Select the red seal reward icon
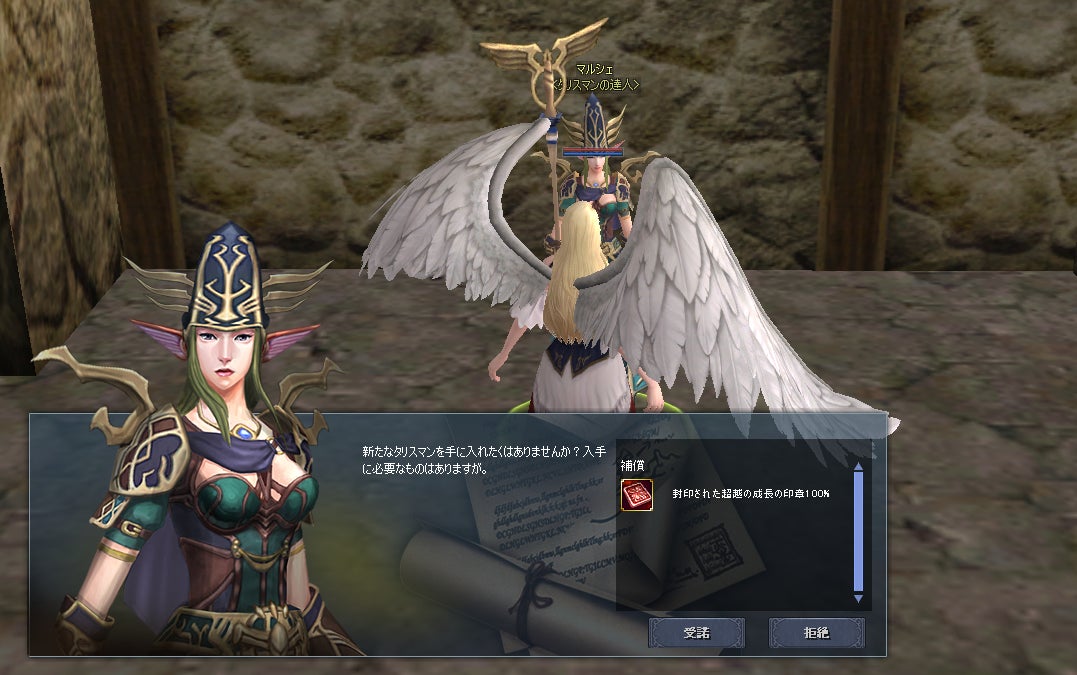 (636, 495)
